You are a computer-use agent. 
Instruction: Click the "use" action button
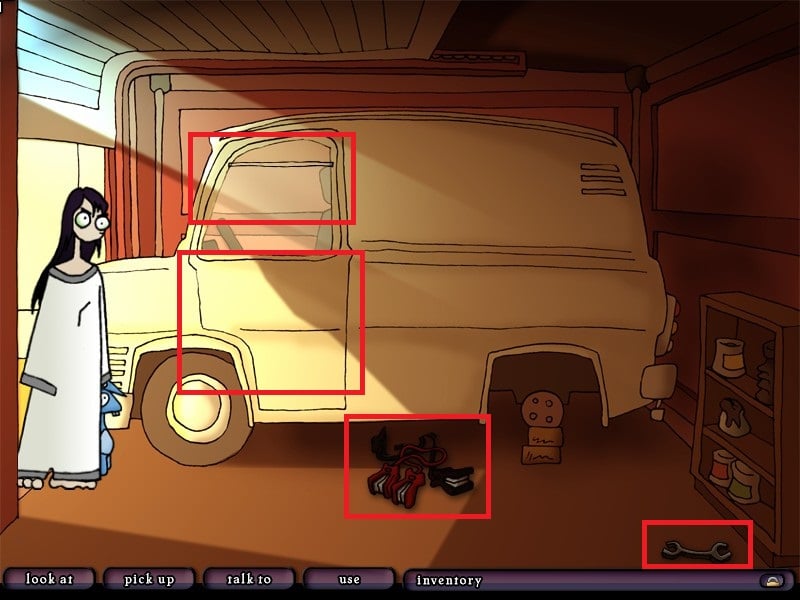[x=349, y=579]
